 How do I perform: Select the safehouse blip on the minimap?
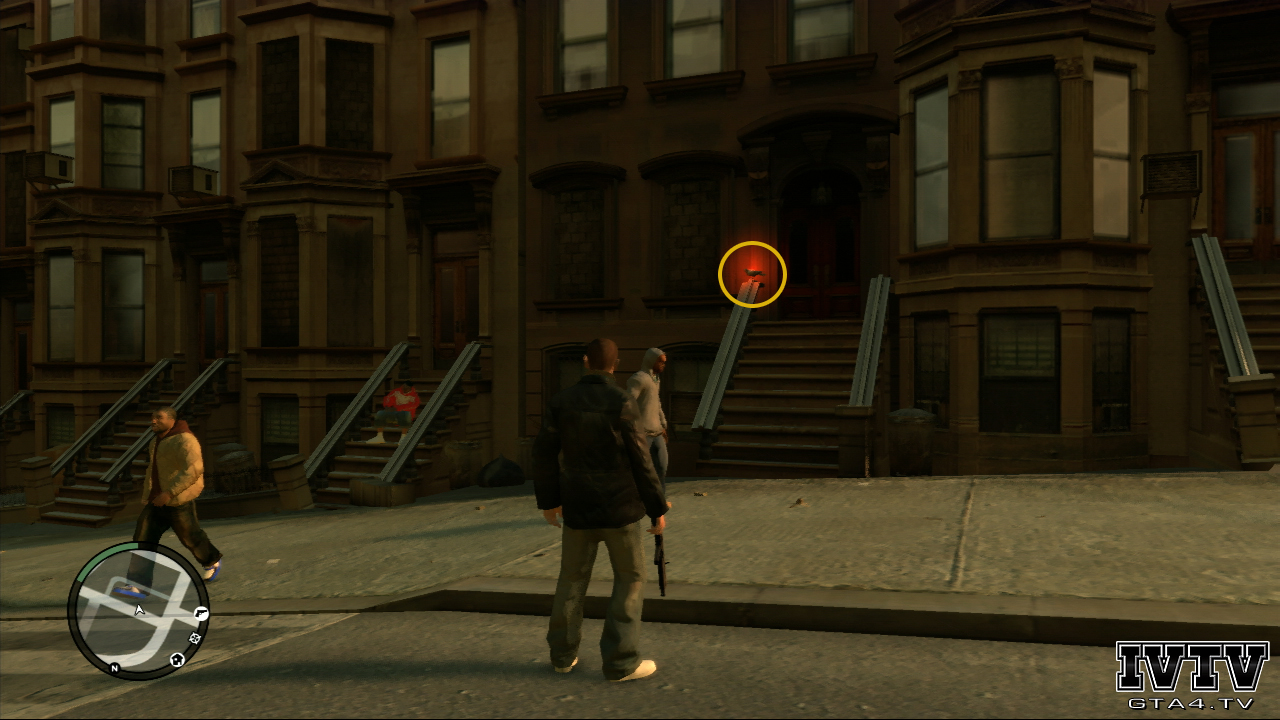point(177,659)
